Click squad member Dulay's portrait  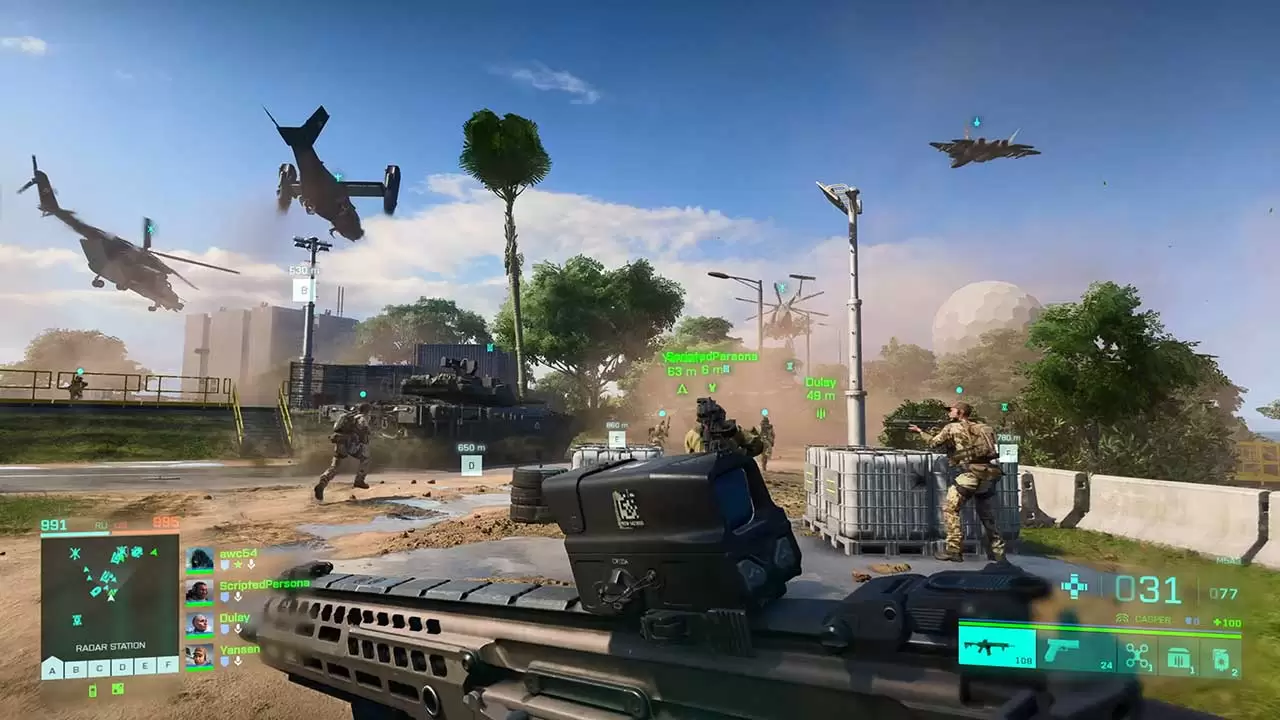point(199,625)
